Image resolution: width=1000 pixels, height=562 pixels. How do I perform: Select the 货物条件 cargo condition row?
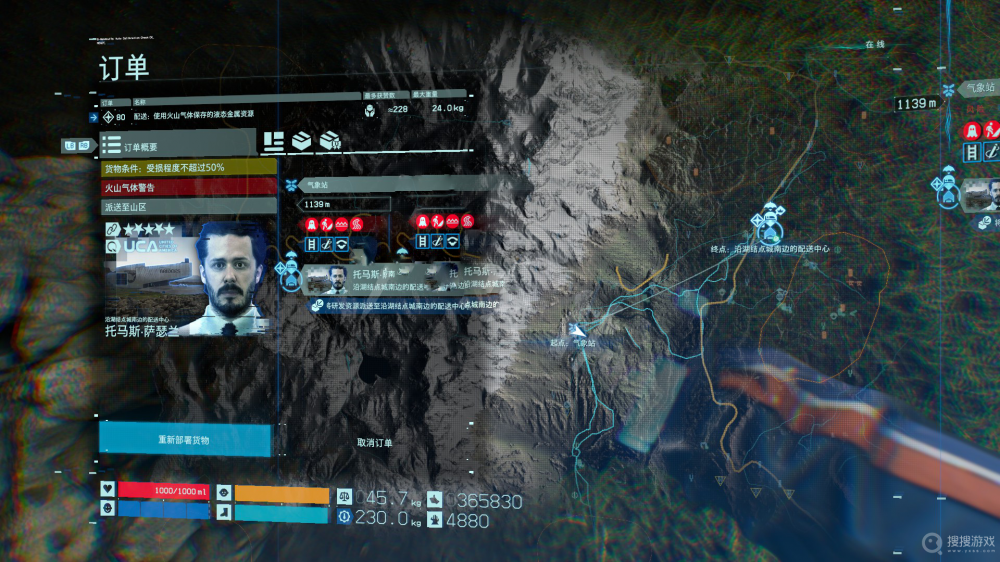pos(188,167)
